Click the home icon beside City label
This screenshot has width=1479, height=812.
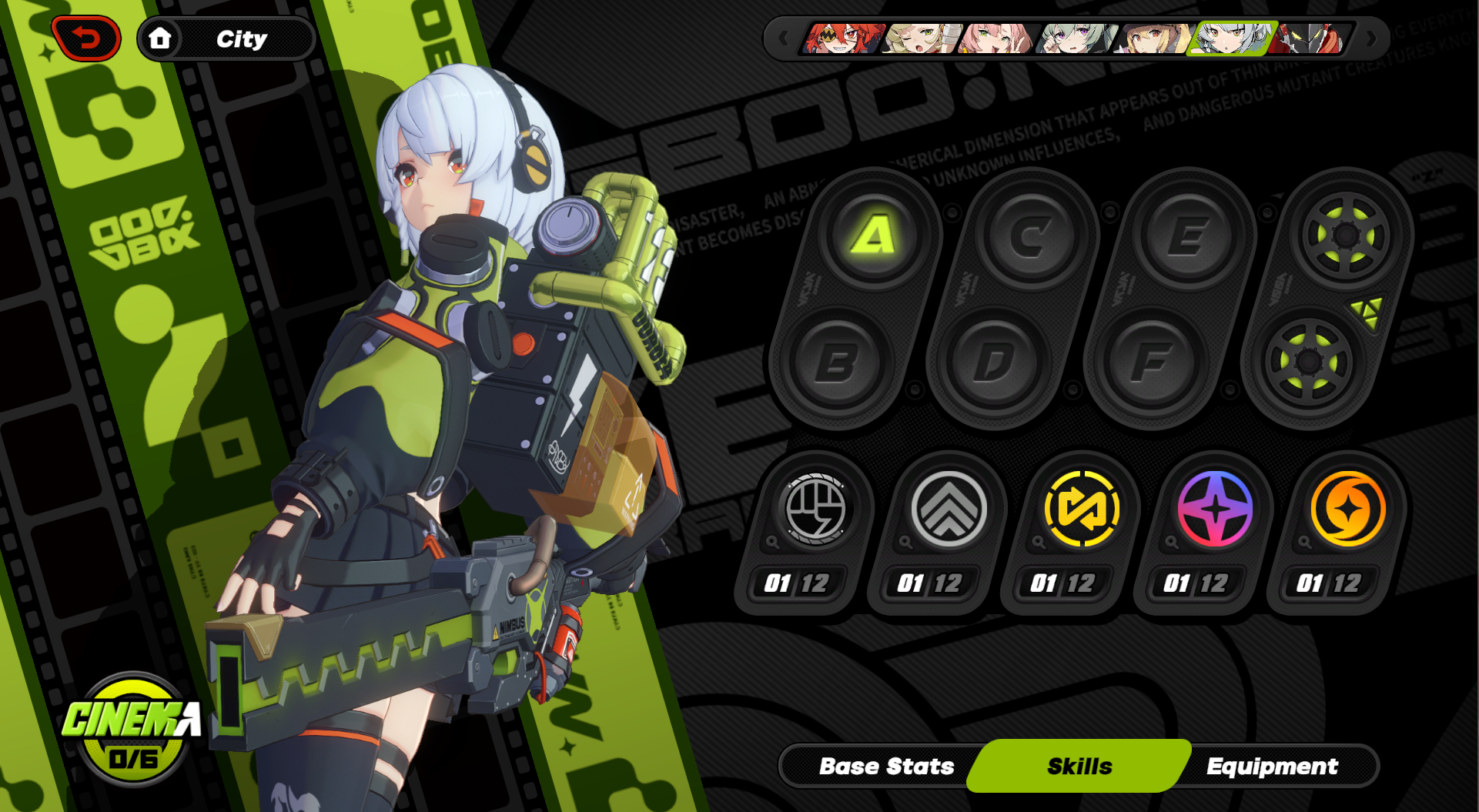[x=162, y=38]
